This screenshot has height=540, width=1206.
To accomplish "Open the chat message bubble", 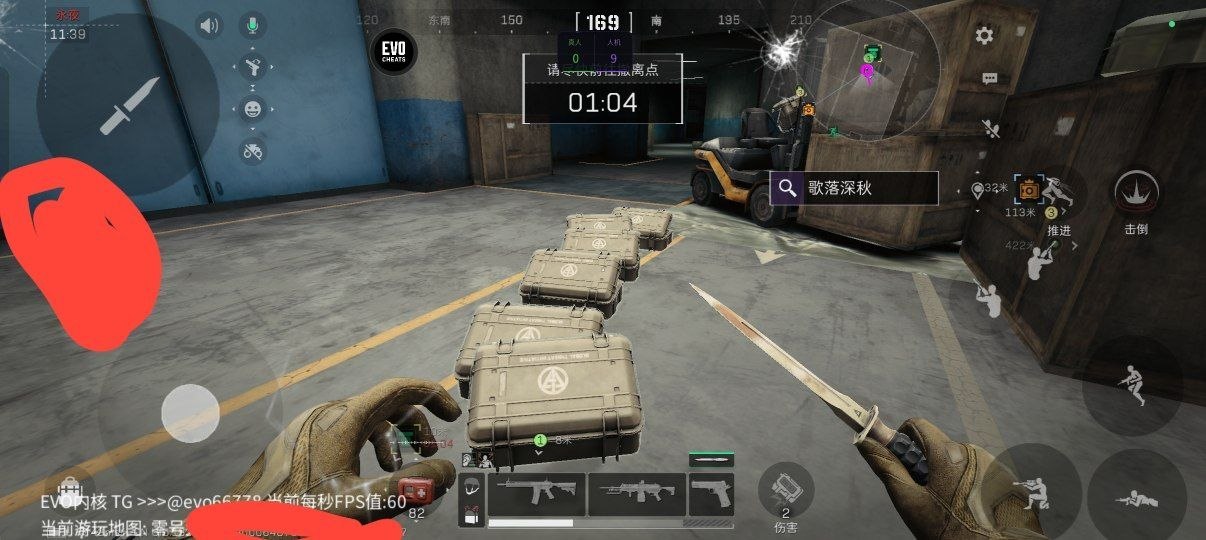I will point(990,78).
